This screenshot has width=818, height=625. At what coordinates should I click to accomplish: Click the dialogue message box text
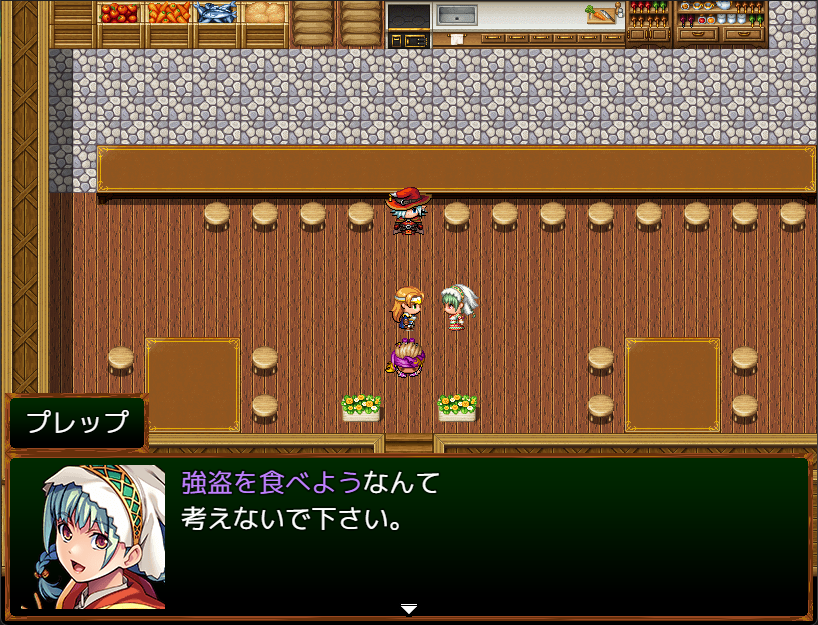(x=310, y=501)
